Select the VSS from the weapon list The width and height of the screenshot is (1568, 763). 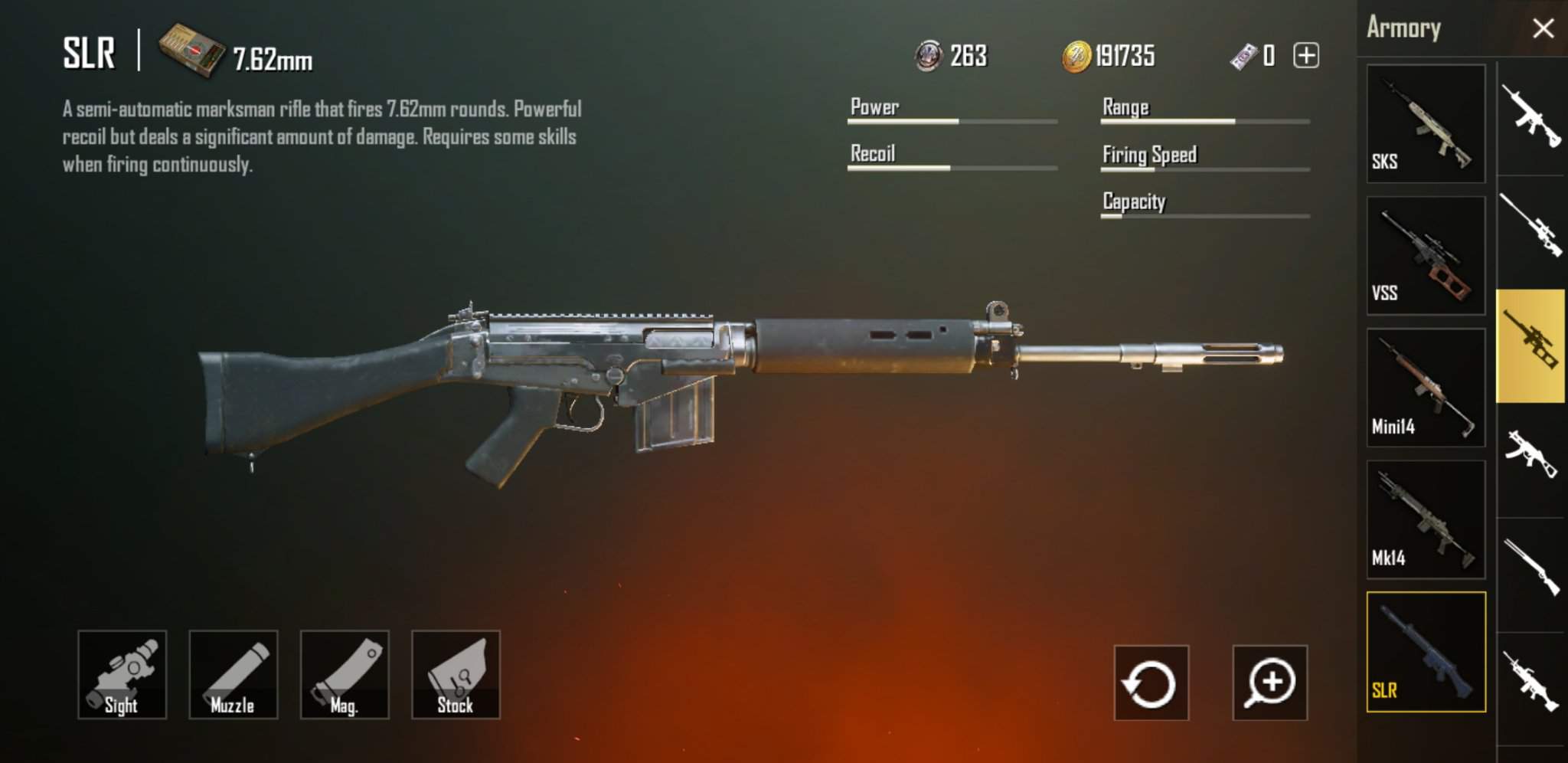(x=1424, y=253)
